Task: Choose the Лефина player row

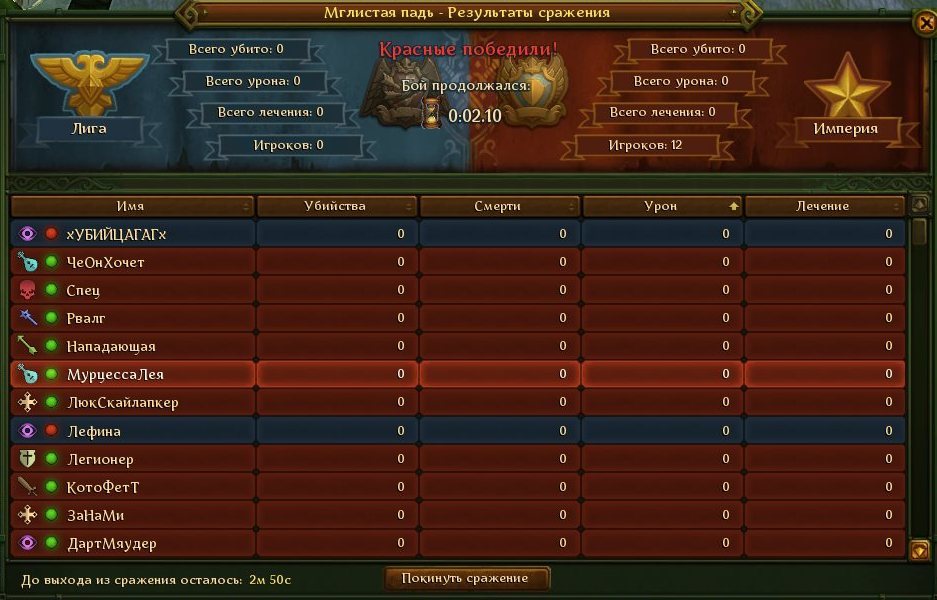Action: tap(93, 431)
